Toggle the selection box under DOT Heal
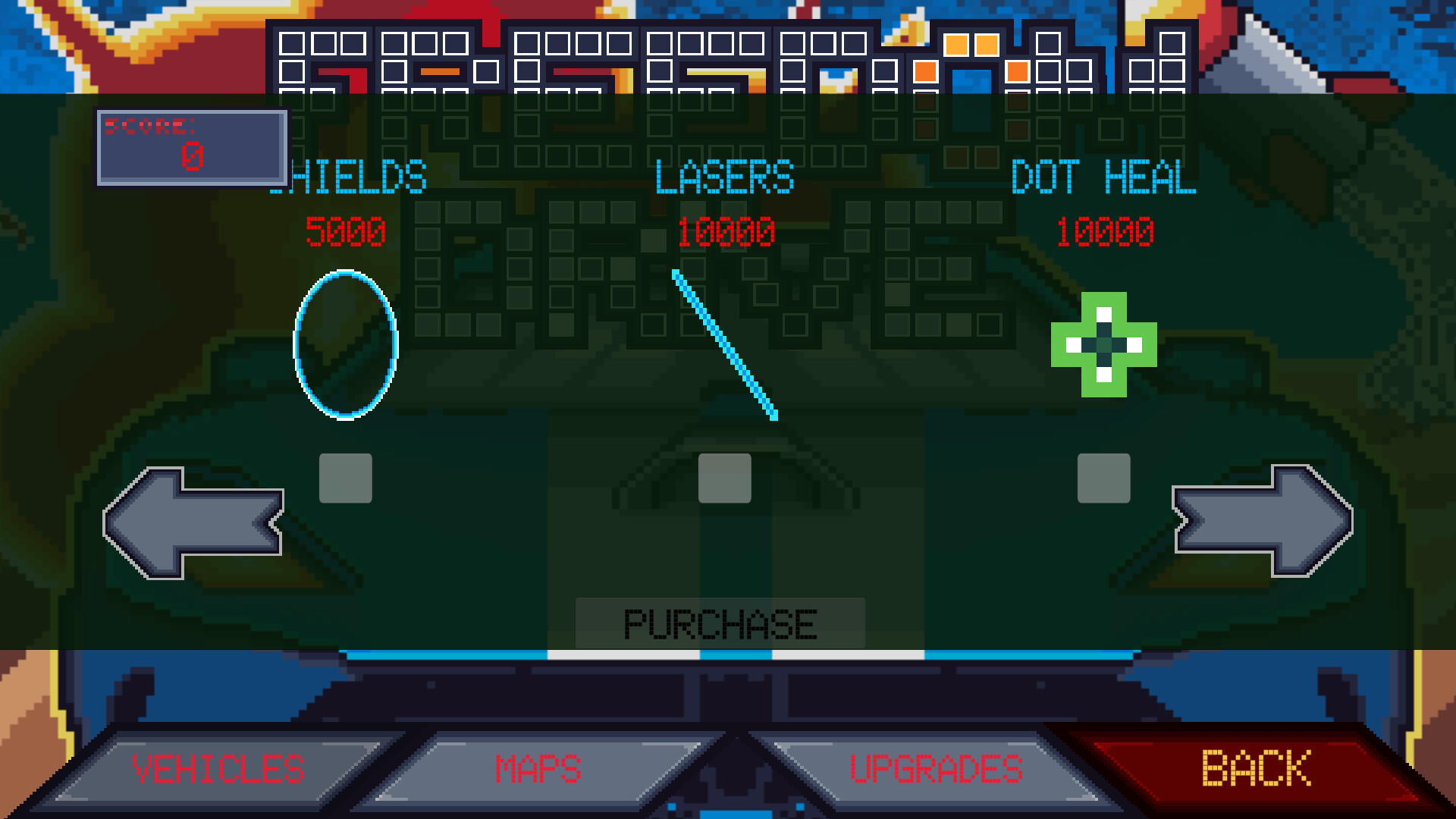The height and width of the screenshot is (819, 1456). [1105, 476]
